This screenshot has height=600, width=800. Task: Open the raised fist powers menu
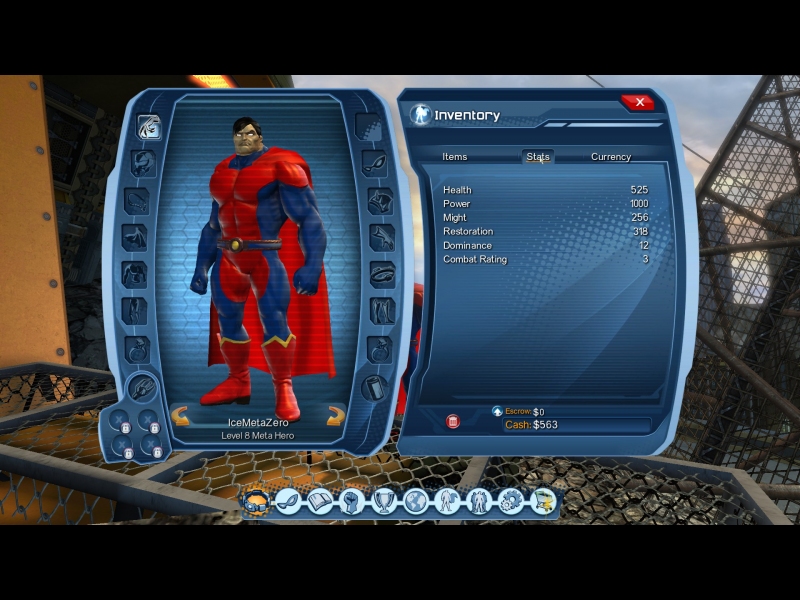pyautogui.click(x=351, y=501)
